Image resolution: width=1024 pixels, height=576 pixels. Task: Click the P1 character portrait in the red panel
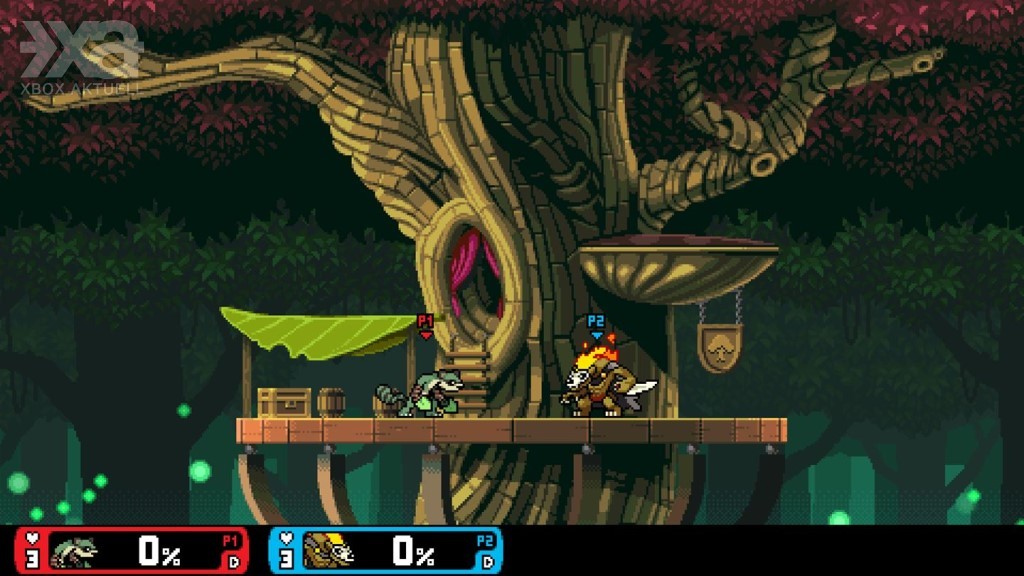coord(74,551)
